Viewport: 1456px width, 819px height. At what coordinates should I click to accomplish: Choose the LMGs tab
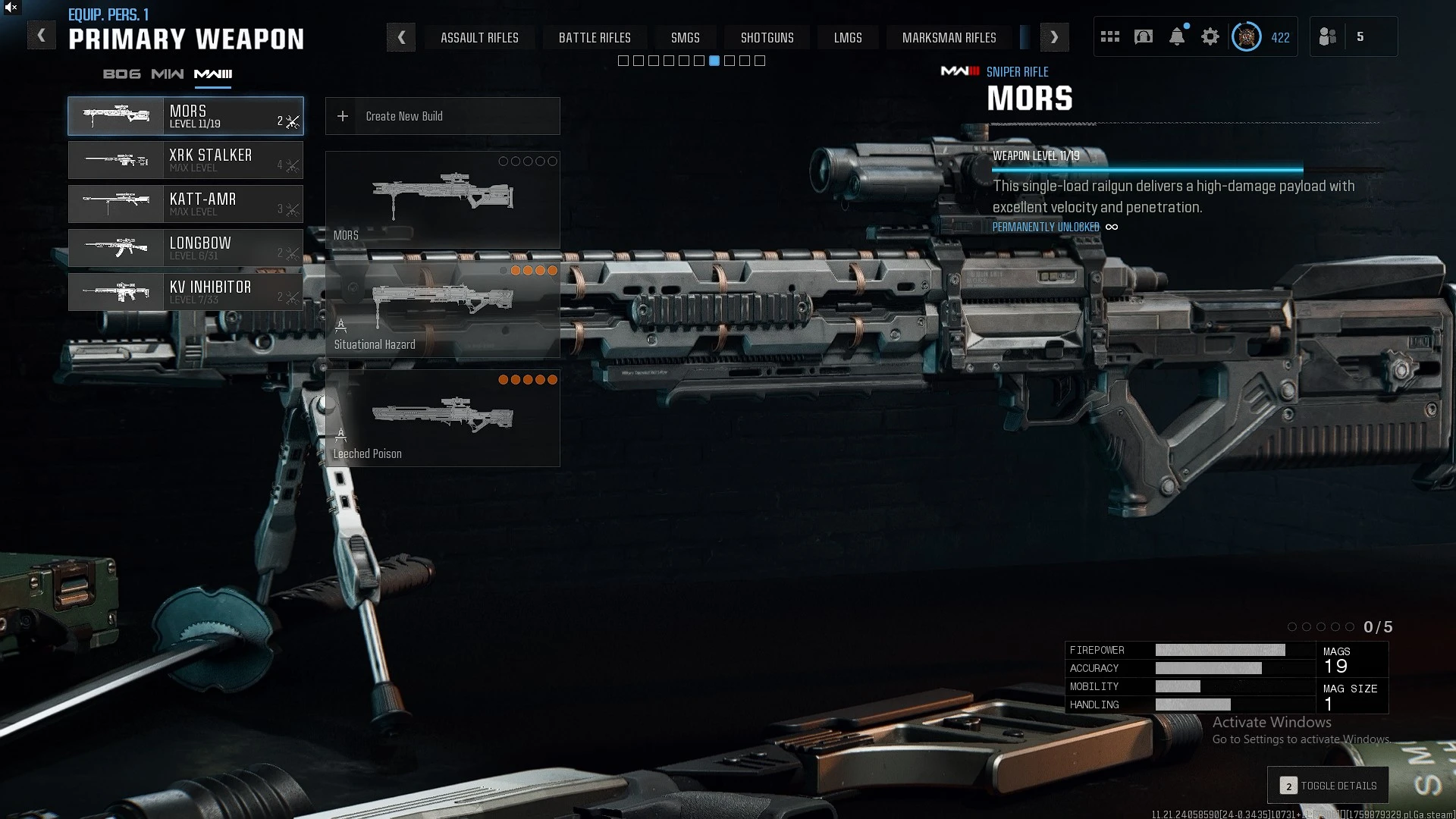point(848,37)
